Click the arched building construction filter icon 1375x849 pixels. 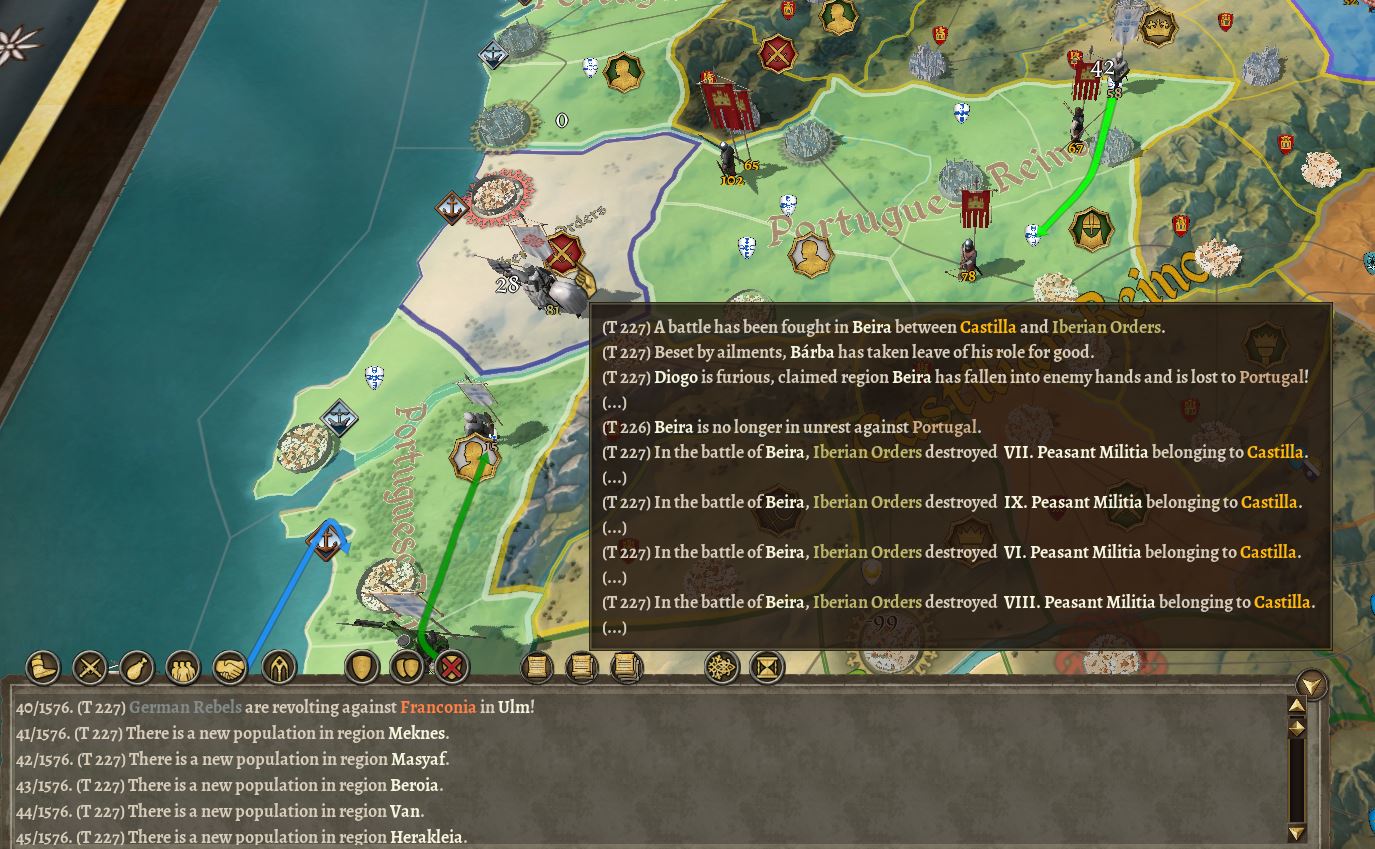(x=277, y=667)
